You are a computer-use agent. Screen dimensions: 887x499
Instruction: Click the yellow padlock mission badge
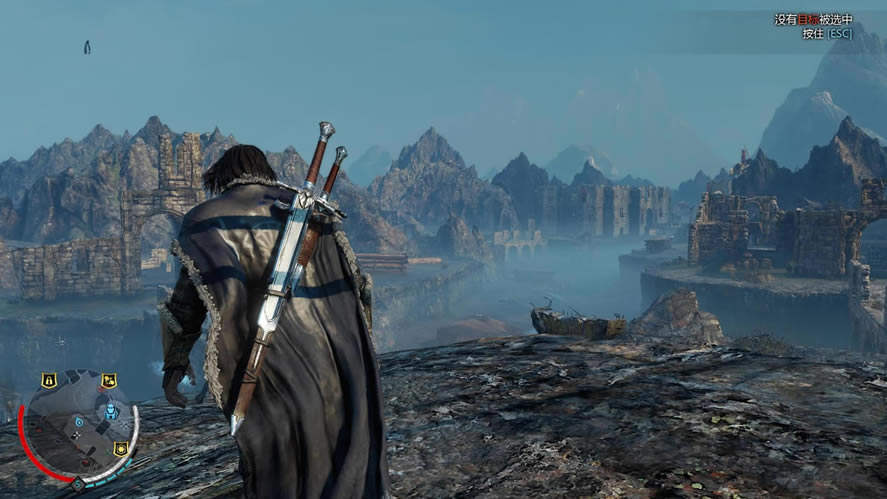coord(48,380)
